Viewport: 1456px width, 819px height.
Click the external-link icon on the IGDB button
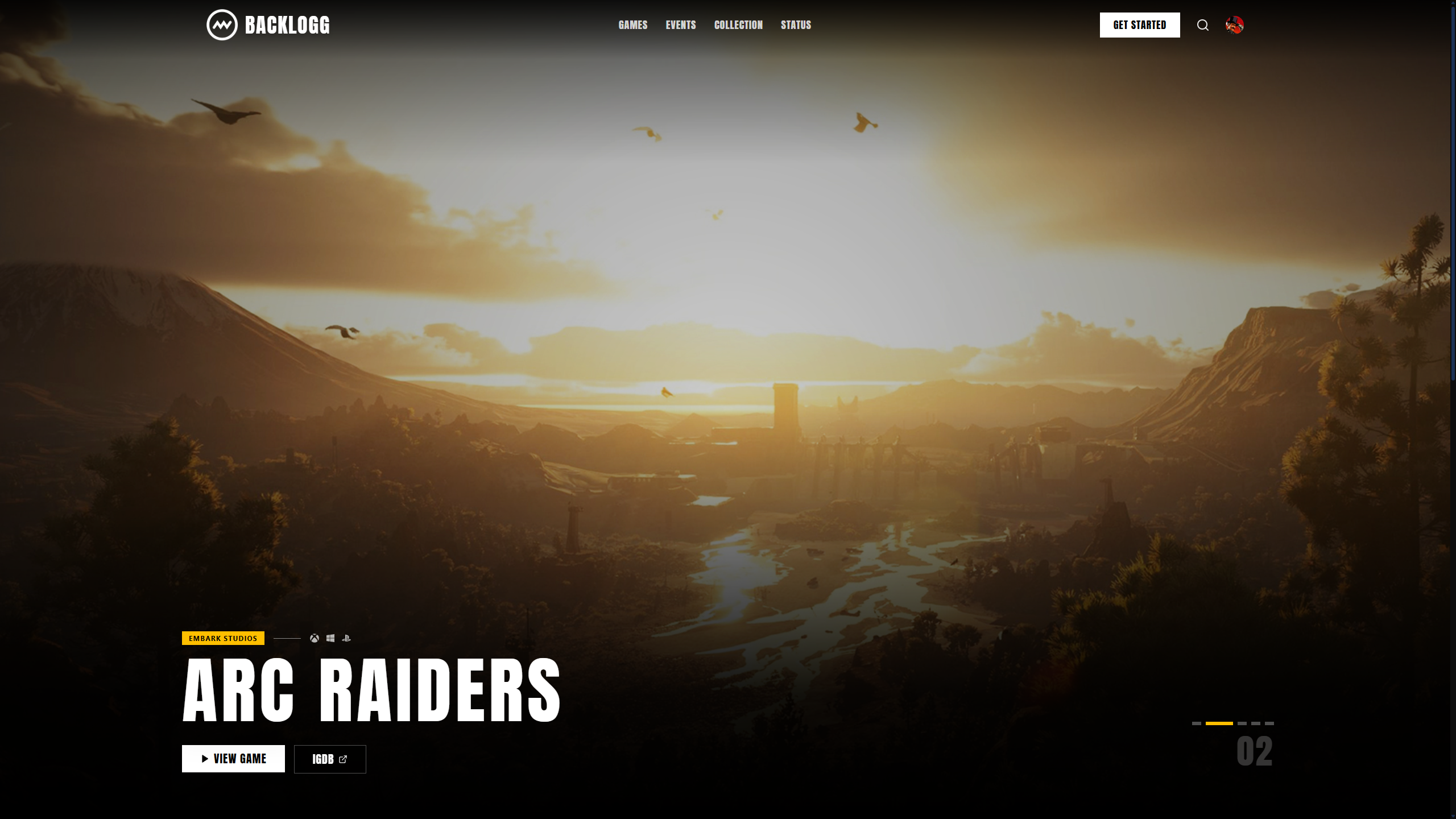click(x=343, y=758)
